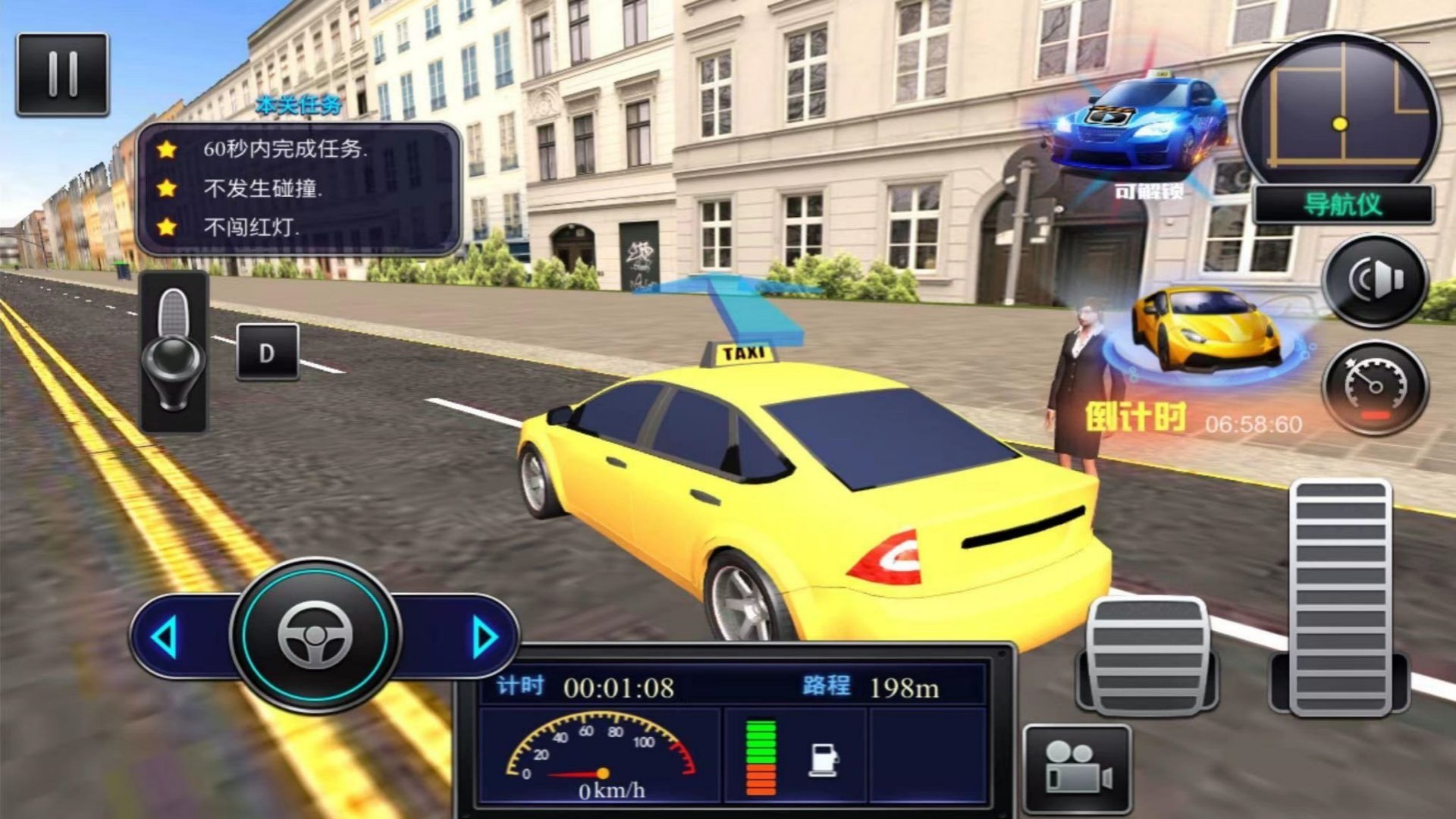Screen dimensions: 1456x819
Task: Honk the horn button
Action: pyautogui.click(x=1375, y=281)
